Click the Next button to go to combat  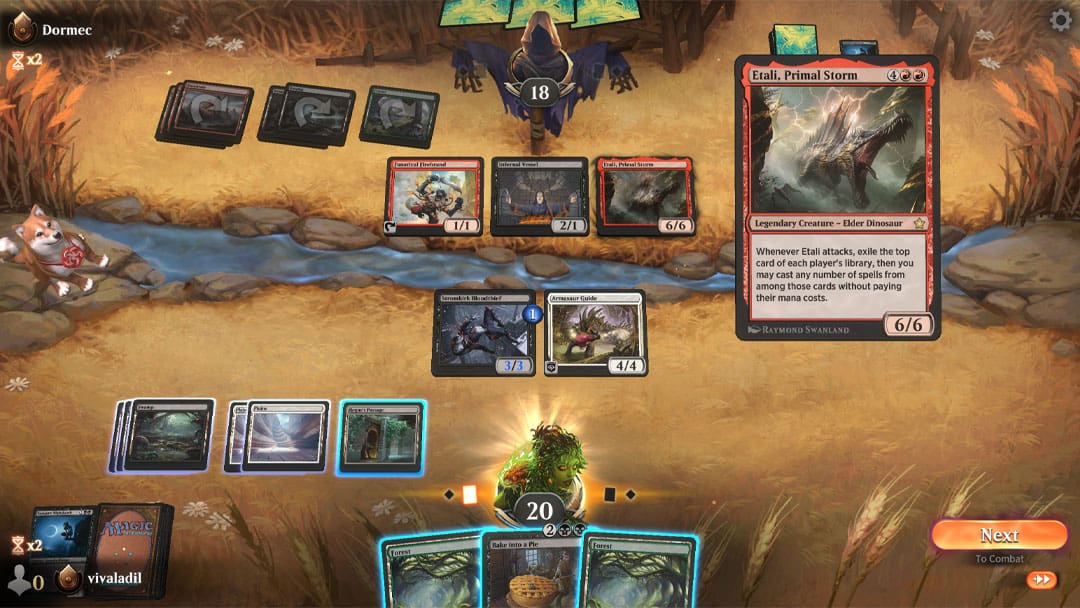998,536
